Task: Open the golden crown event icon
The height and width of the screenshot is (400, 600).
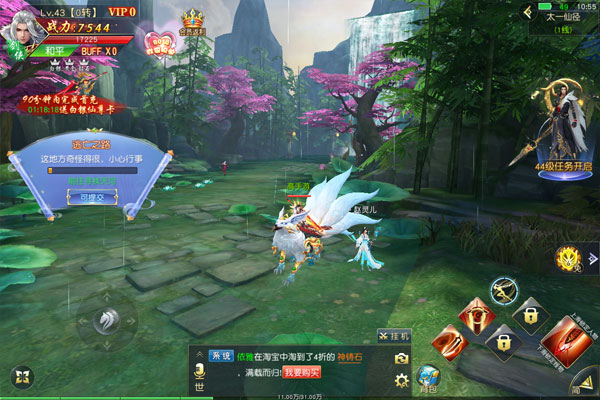Action: coord(192,22)
